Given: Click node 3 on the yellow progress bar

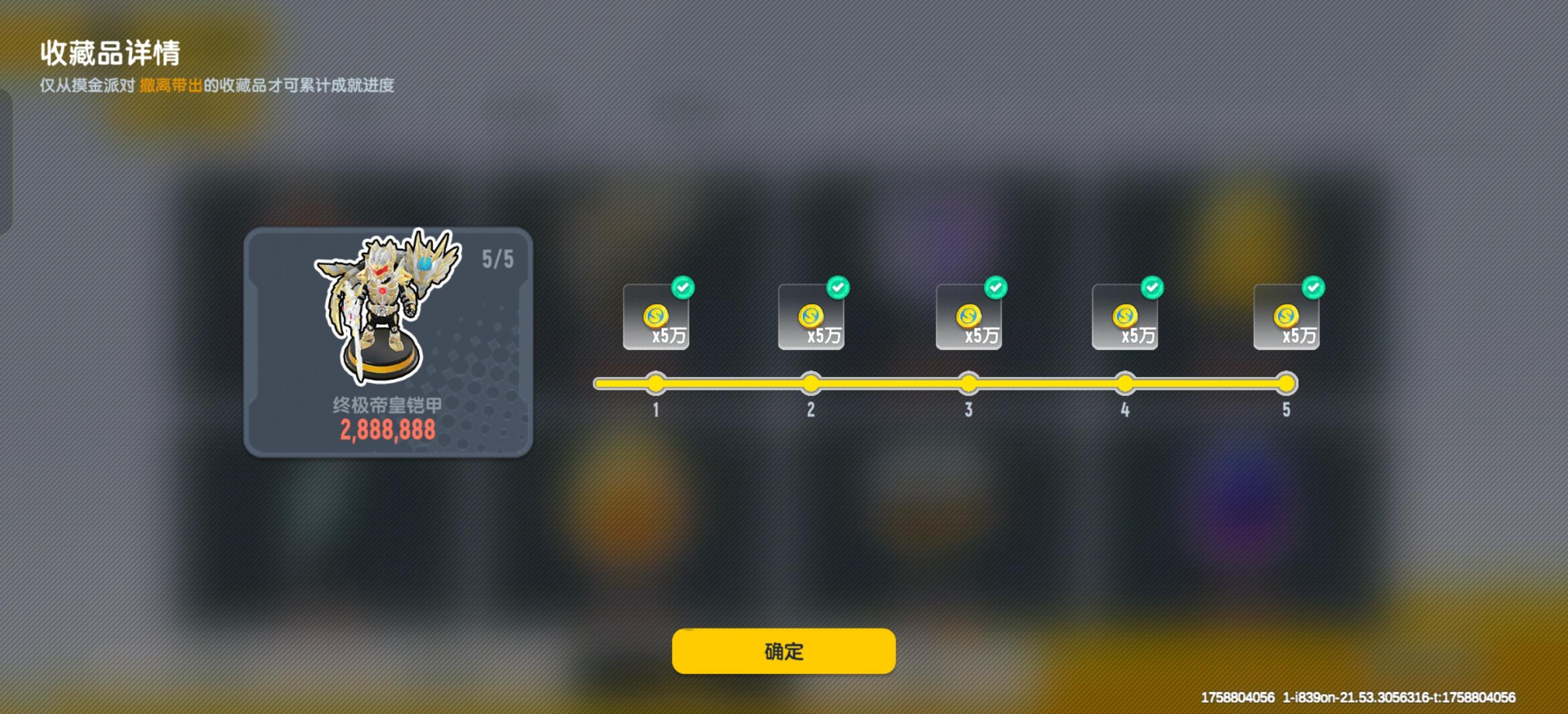Looking at the screenshot, I should pyautogui.click(x=969, y=383).
